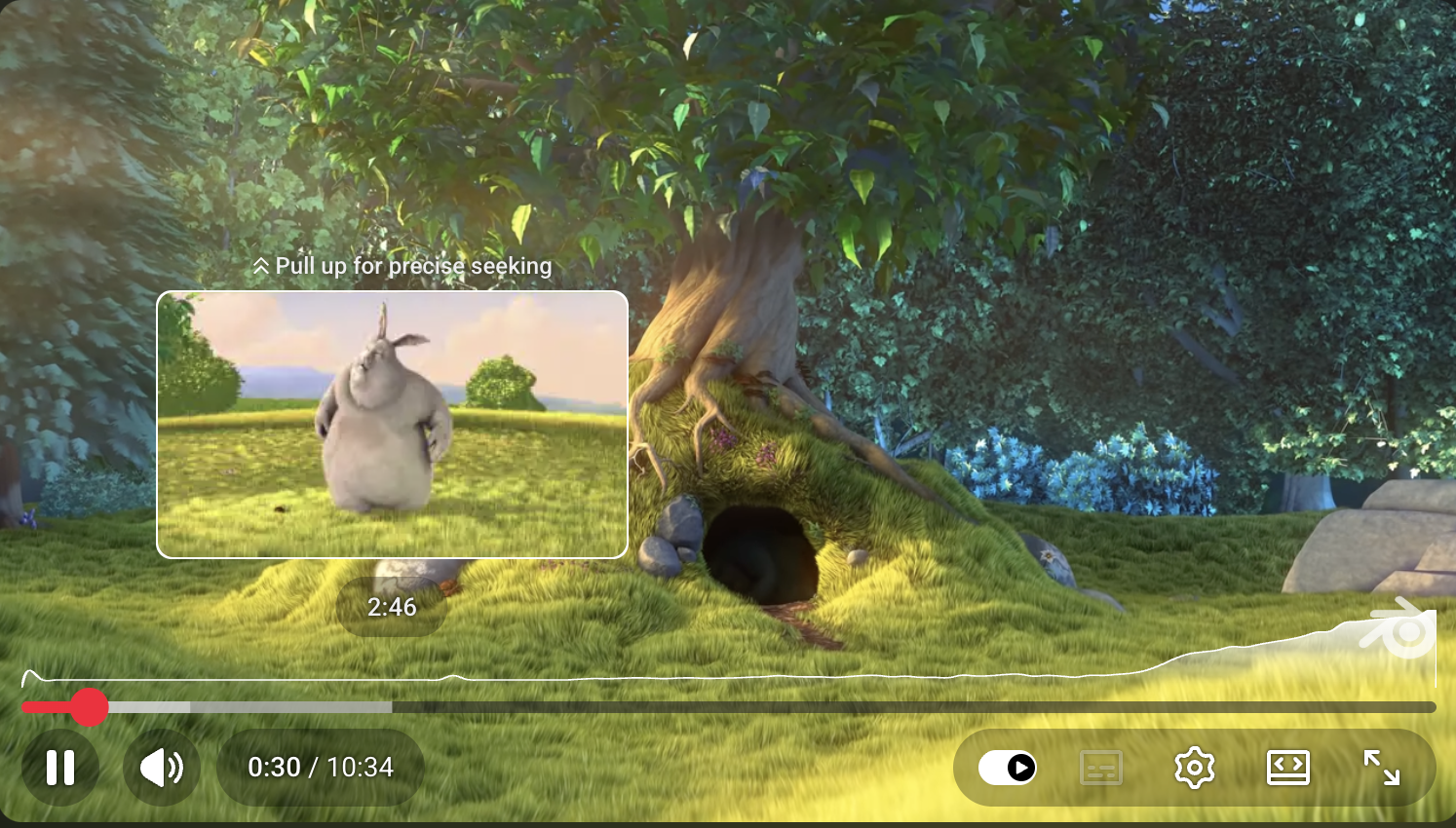The image size is (1456, 828).
Task: Tap the play symbol on the autoplay switch
Action: pos(1020,769)
